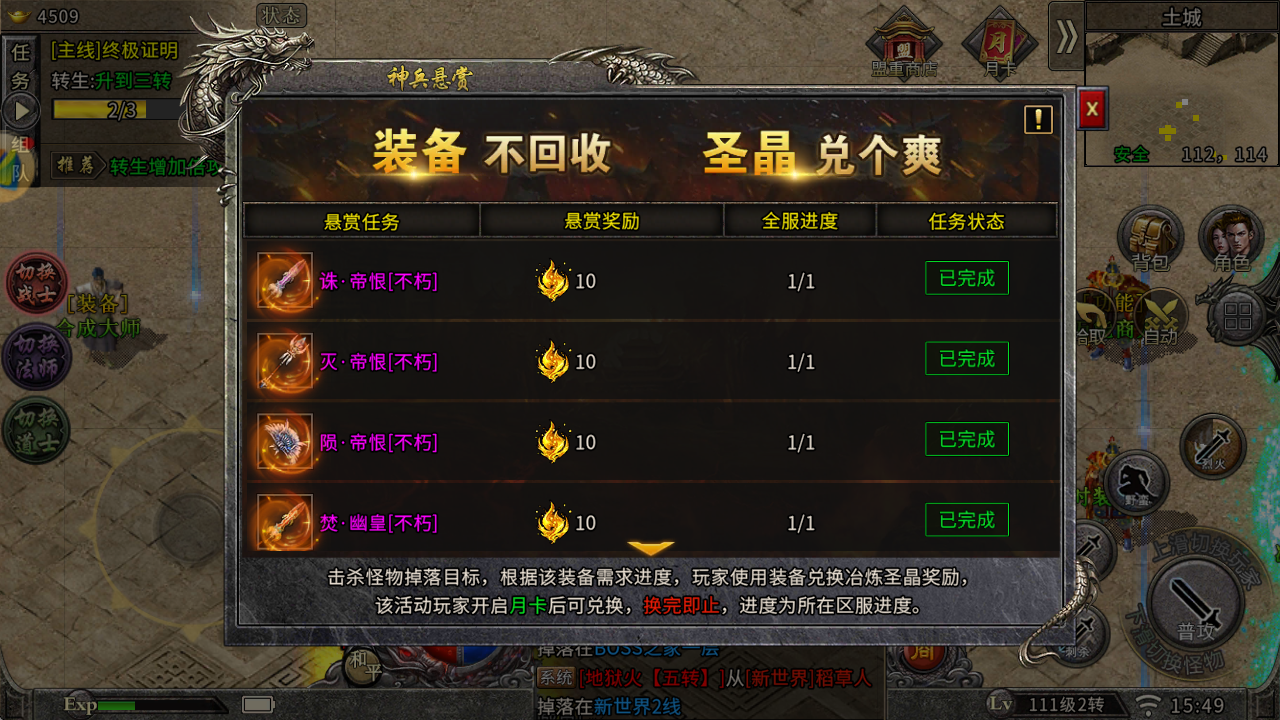The image size is (1280, 720).
Task: Open the 月卡 monthly card icon
Action: coord(997,42)
